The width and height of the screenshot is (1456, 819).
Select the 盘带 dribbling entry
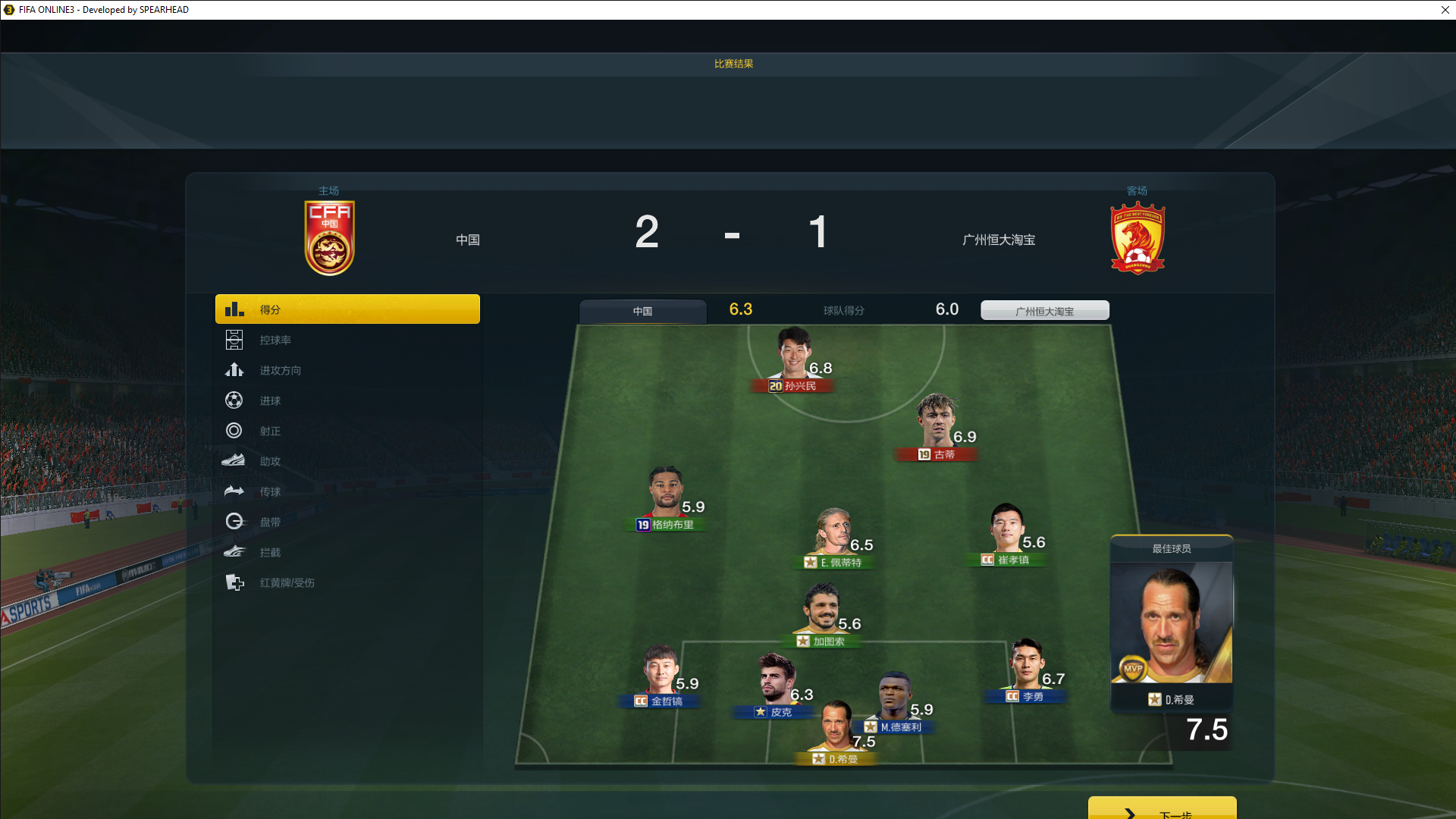coord(270,522)
